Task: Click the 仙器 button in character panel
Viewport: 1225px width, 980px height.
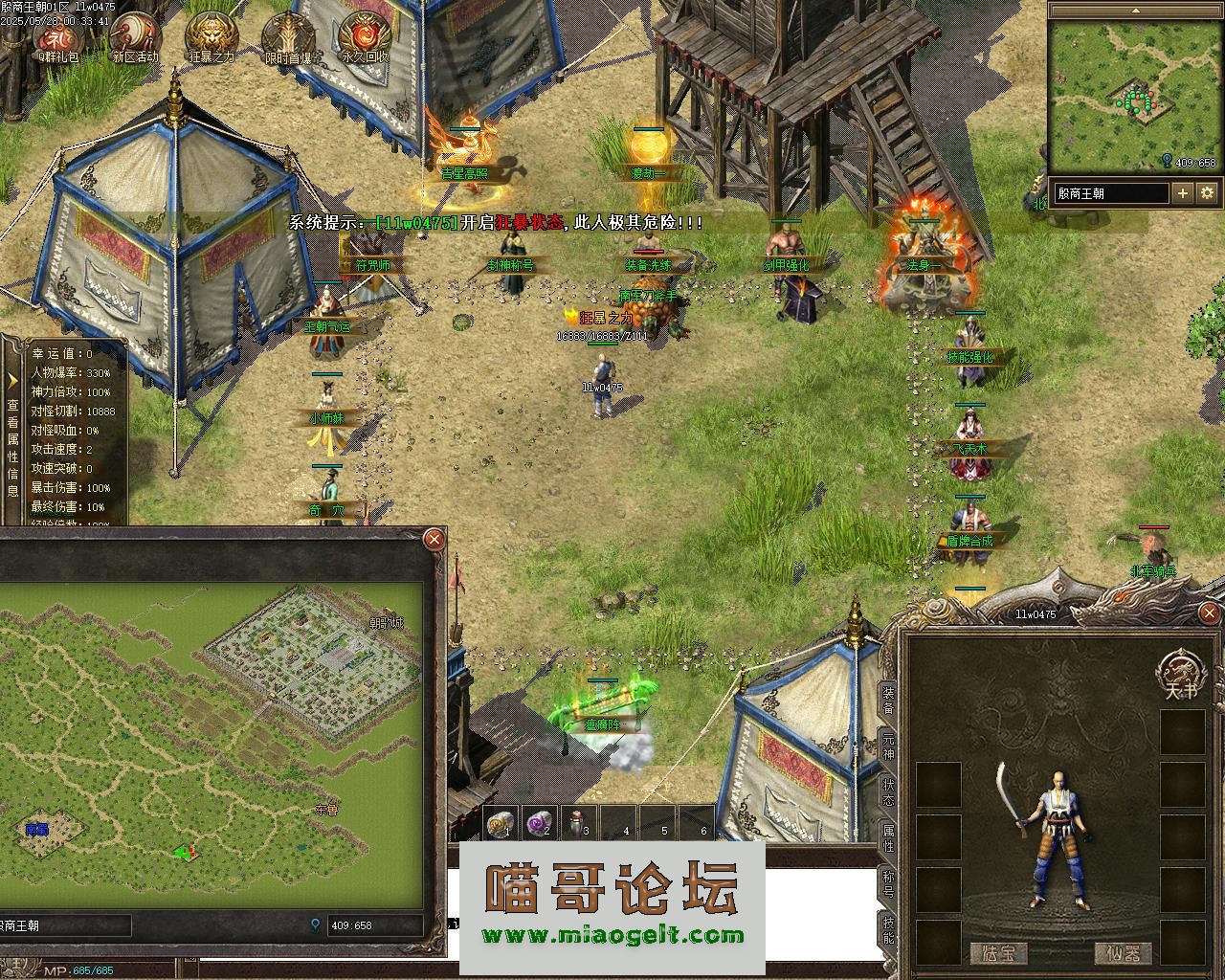Action: [1123, 953]
